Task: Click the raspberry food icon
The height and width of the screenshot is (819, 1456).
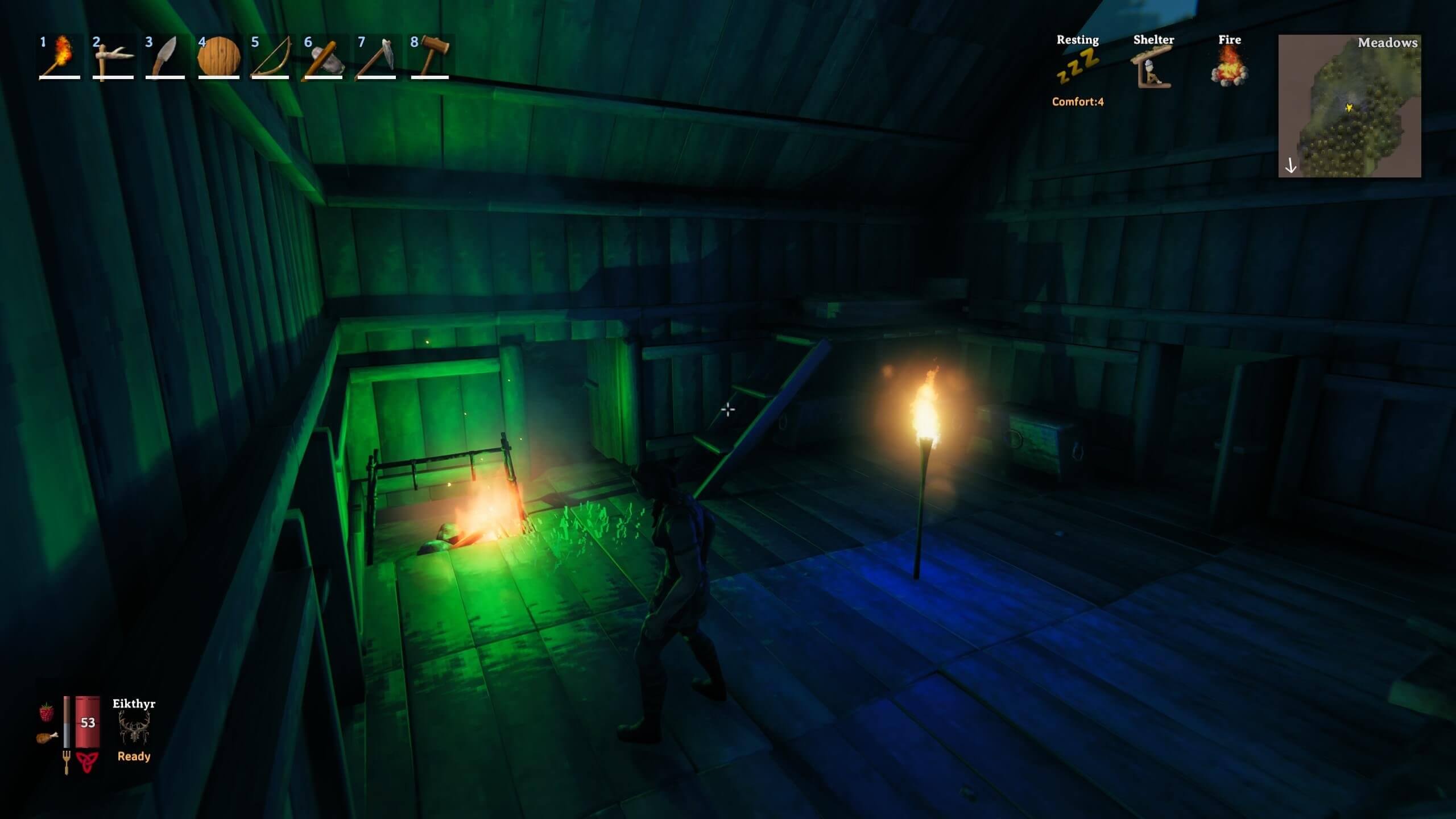Action: [47, 712]
